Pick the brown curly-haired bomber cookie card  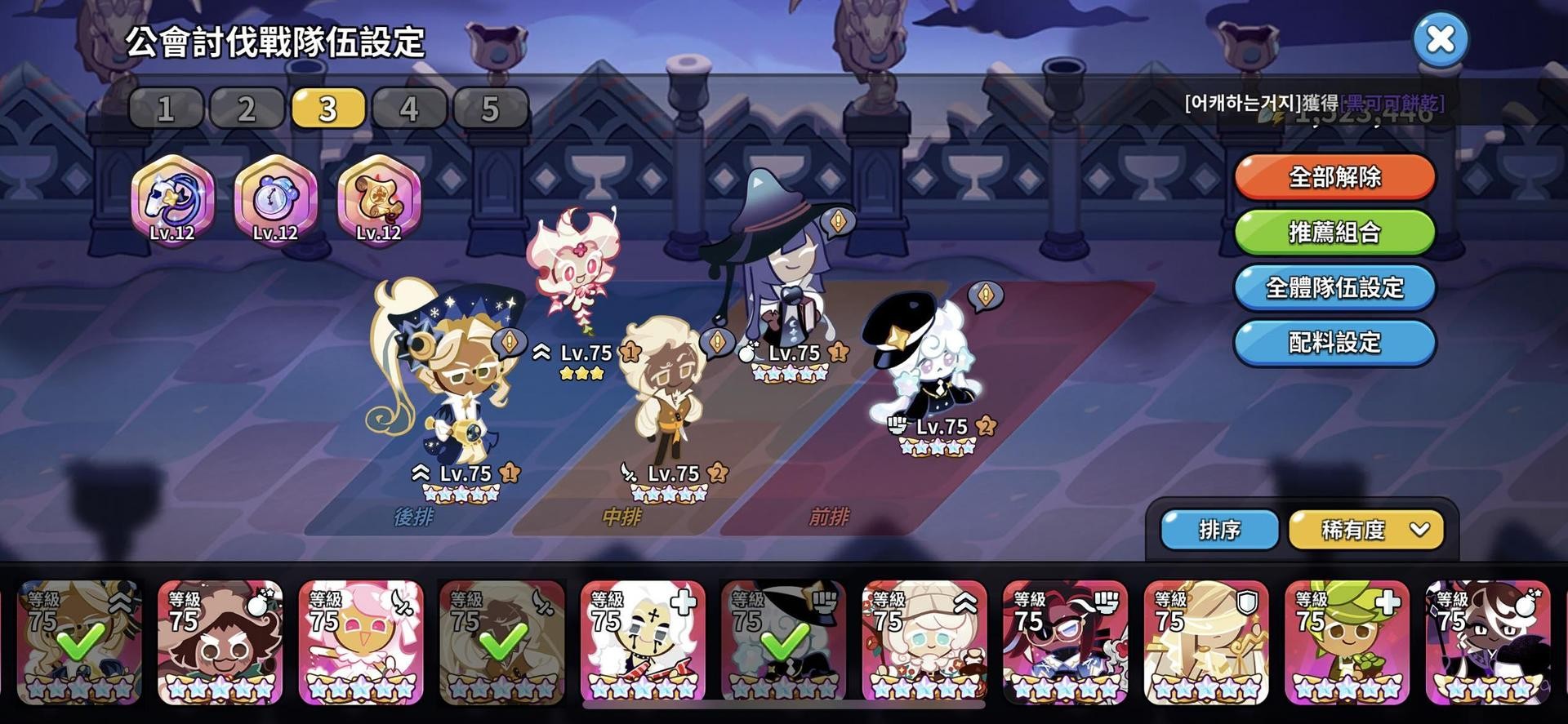tap(220, 643)
